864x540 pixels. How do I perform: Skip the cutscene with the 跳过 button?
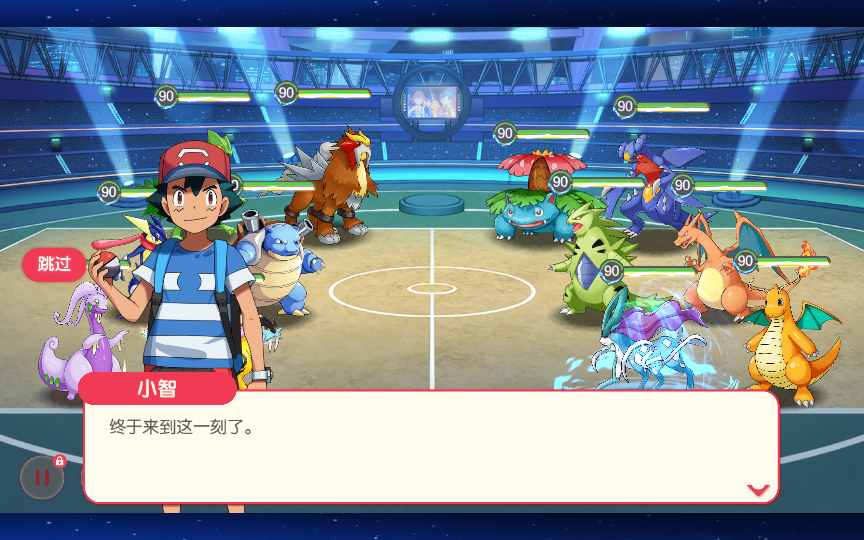54,264
